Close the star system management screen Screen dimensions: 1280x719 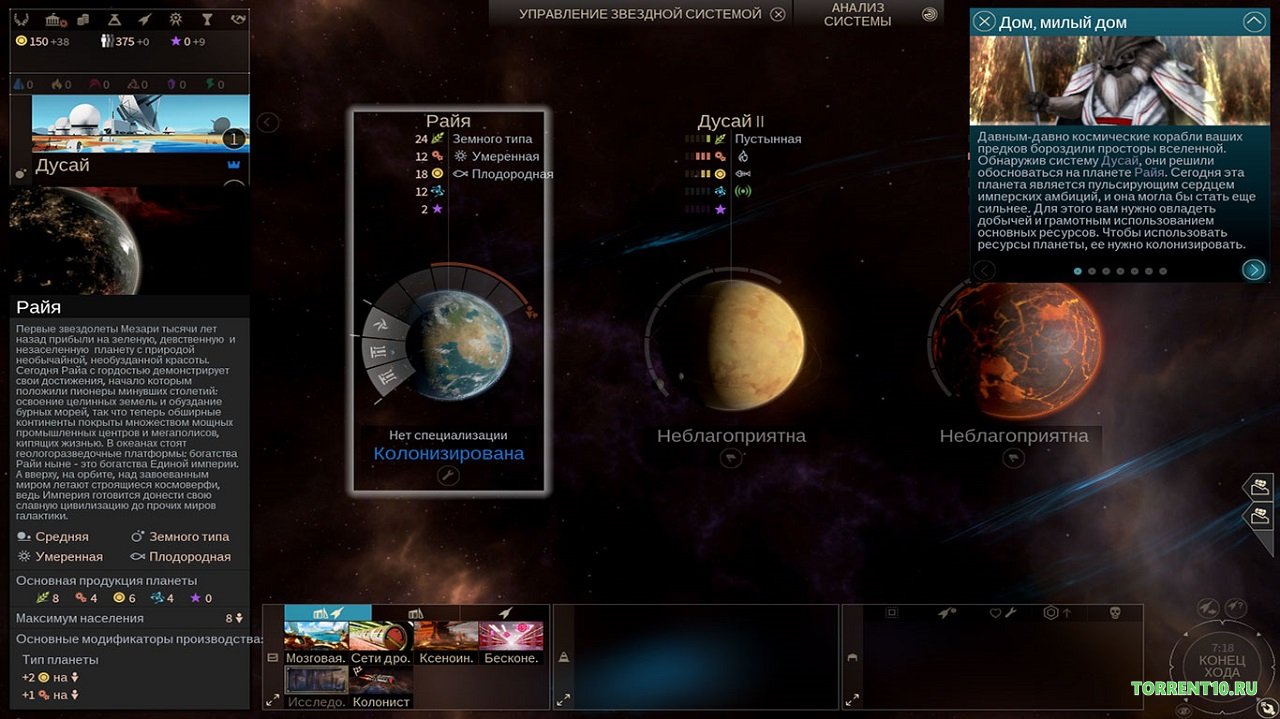click(778, 14)
